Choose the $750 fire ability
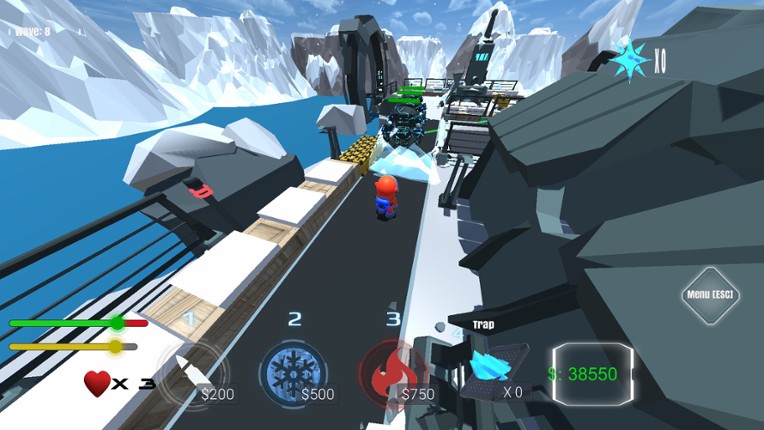This screenshot has width=764, height=430. [x=393, y=372]
